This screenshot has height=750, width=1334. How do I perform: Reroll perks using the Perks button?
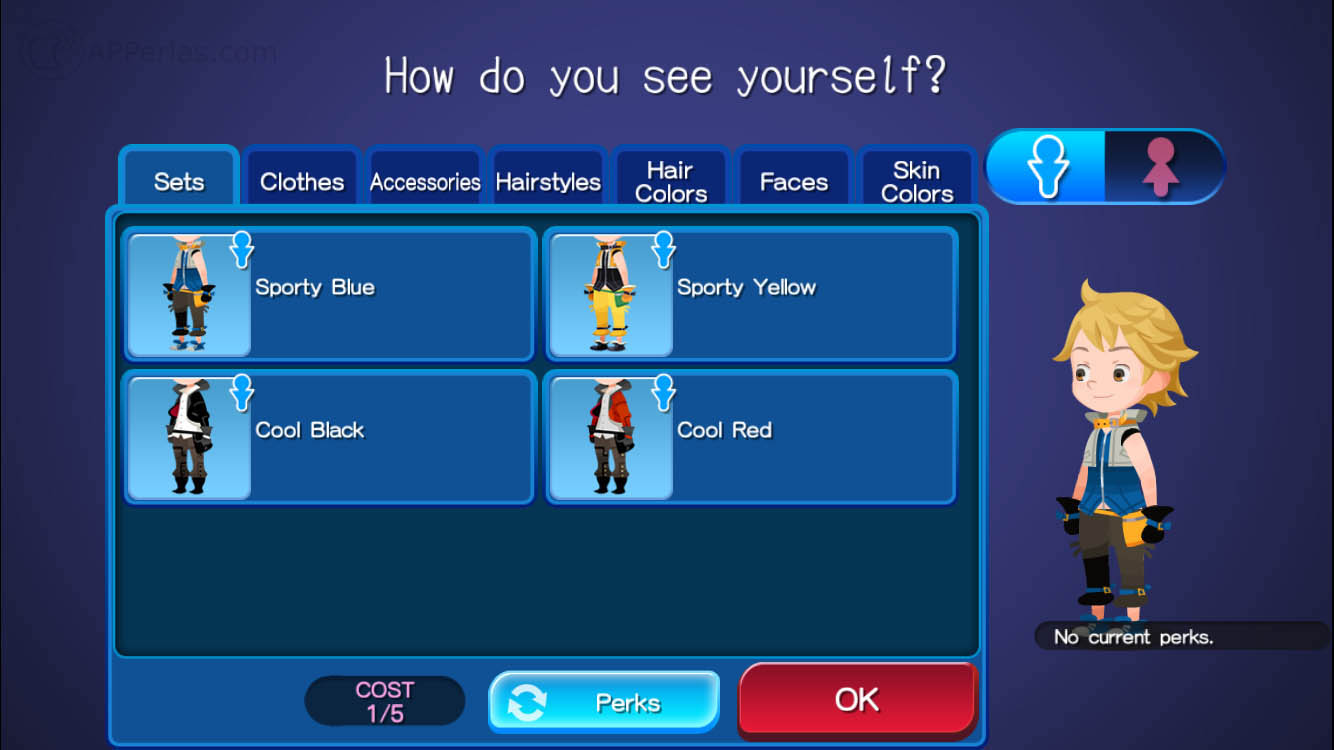[x=603, y=701]
